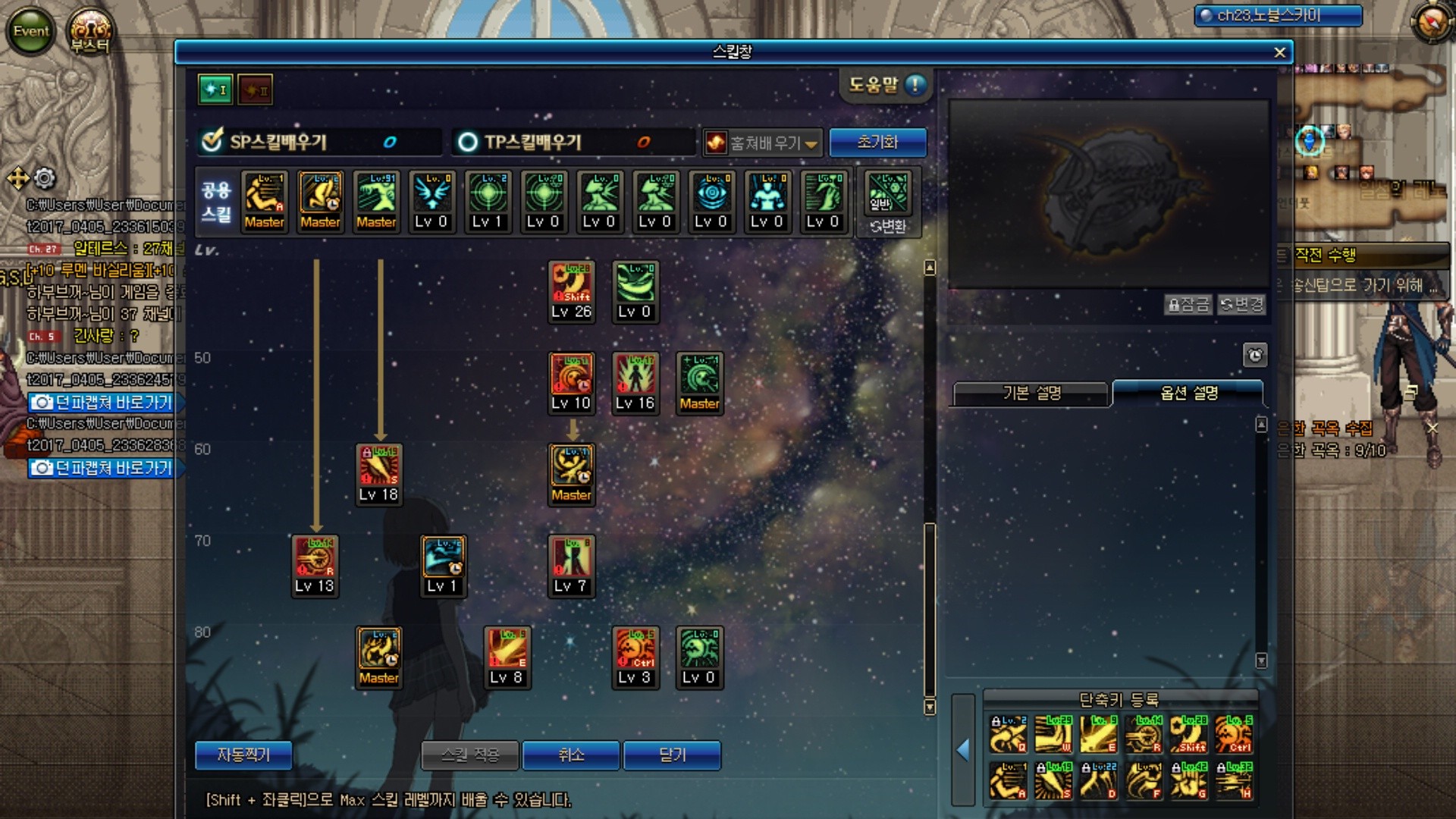This screenshot has height=819, width=1456.
Task: Click the 초기화 reset button
Action: tap(877, 142)
